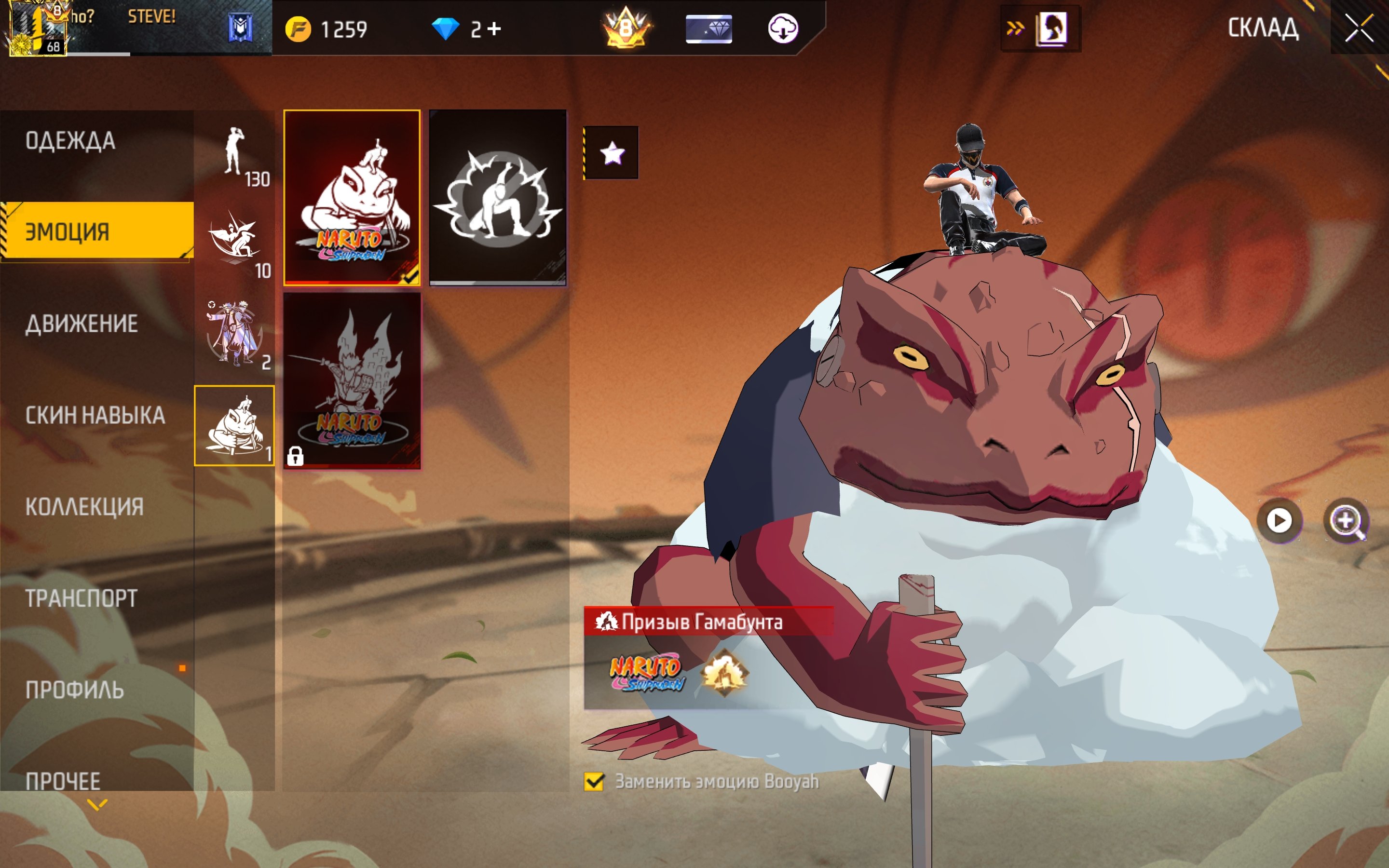This screenshot has width=1389, height=868.
Task: Show the 130 standard emotes subcategory
Action: 234,156
